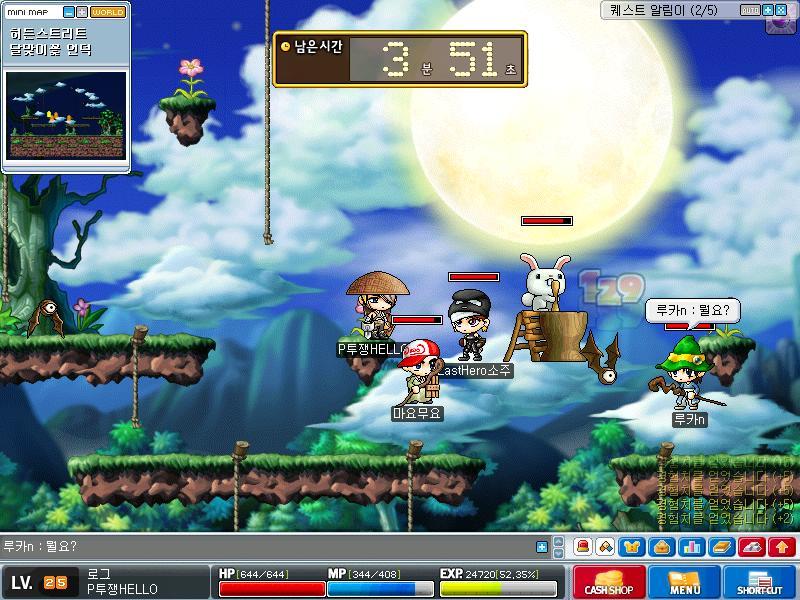Click the red up-arrow icon
800x600 pixels.
pos(782,547)
